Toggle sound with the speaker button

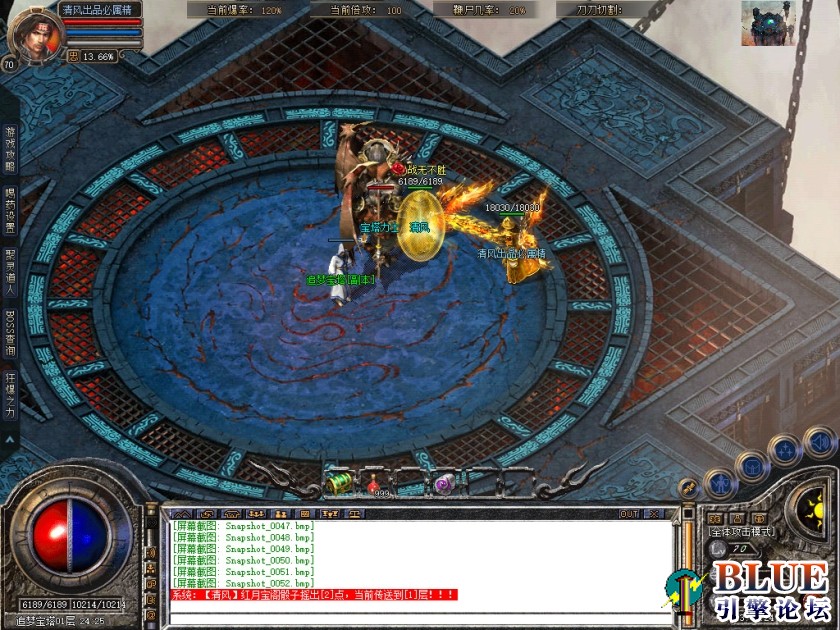(819, 441)
